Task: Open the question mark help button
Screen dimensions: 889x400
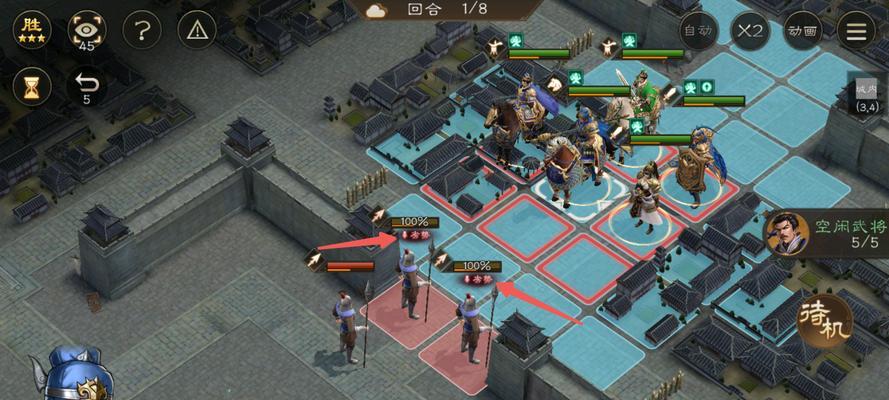Action: pyautogui.click(x=144, y=29)
